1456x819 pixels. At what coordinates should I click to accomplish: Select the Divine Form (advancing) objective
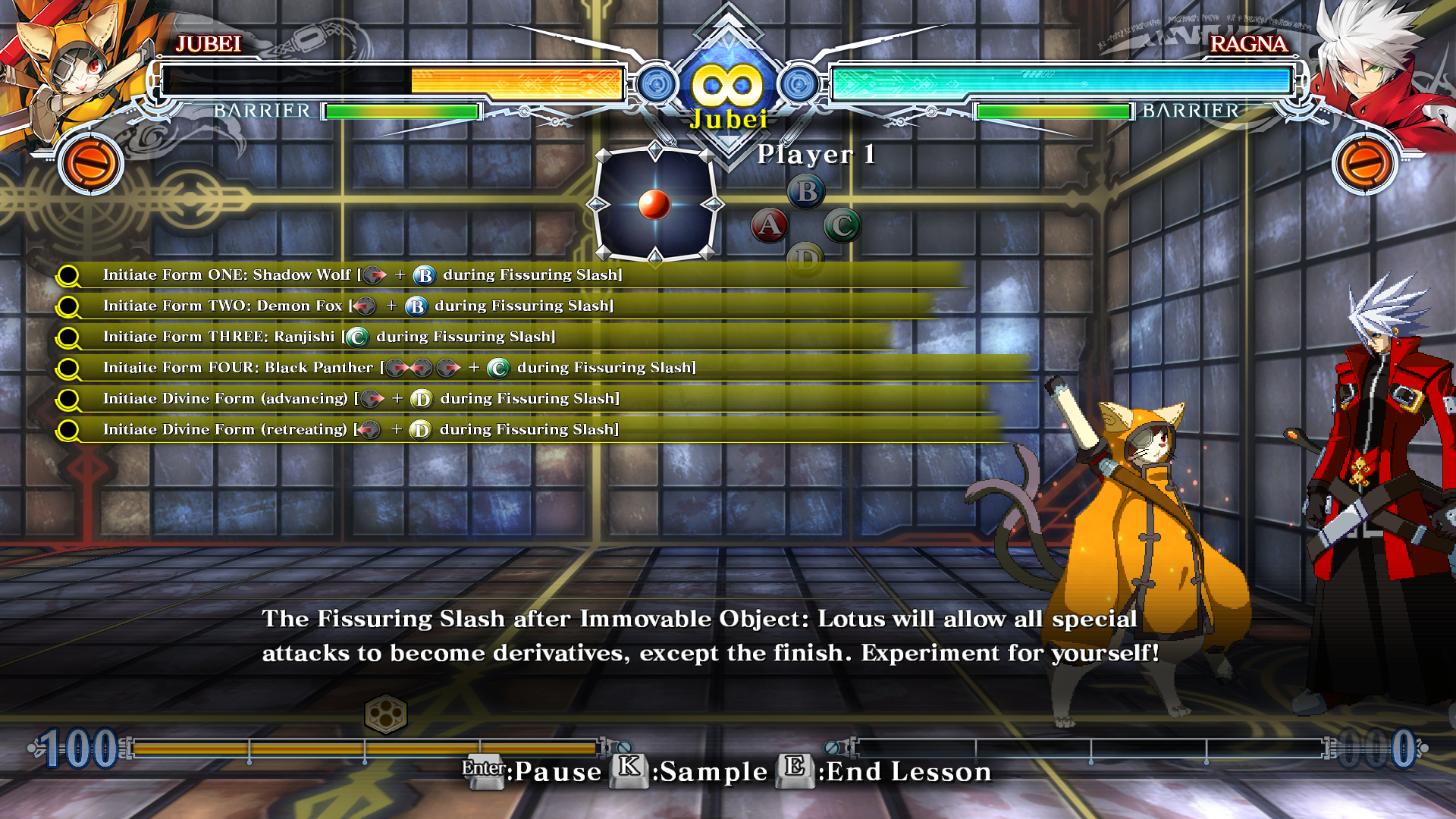[361, 399]
